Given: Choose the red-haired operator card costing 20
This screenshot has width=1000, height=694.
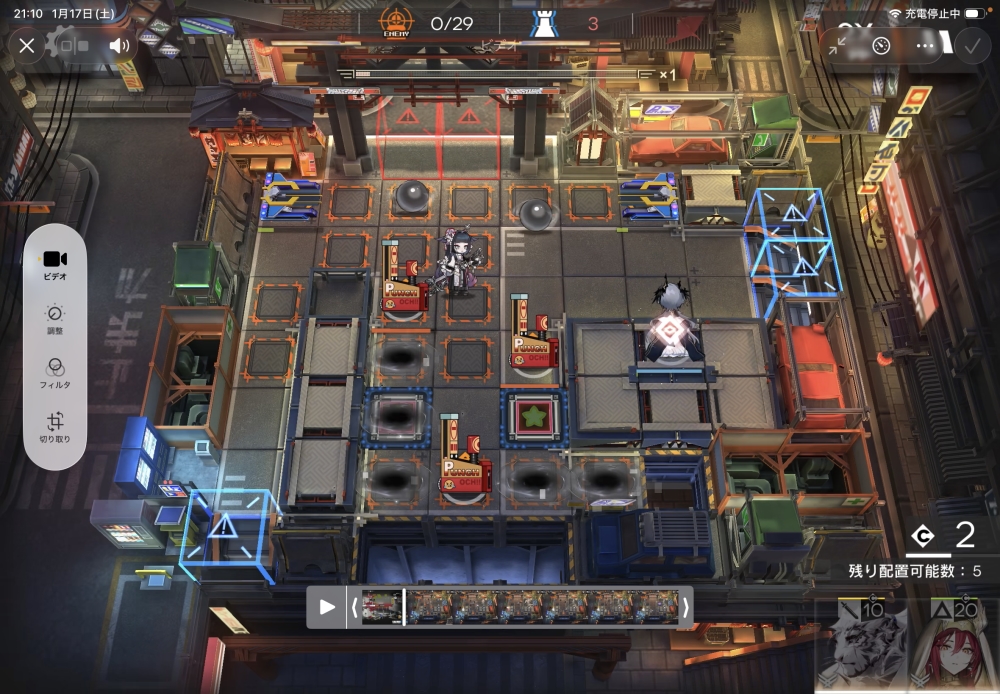Looking at the screenshot, I should pyautogui.click(x=952, y=647).
